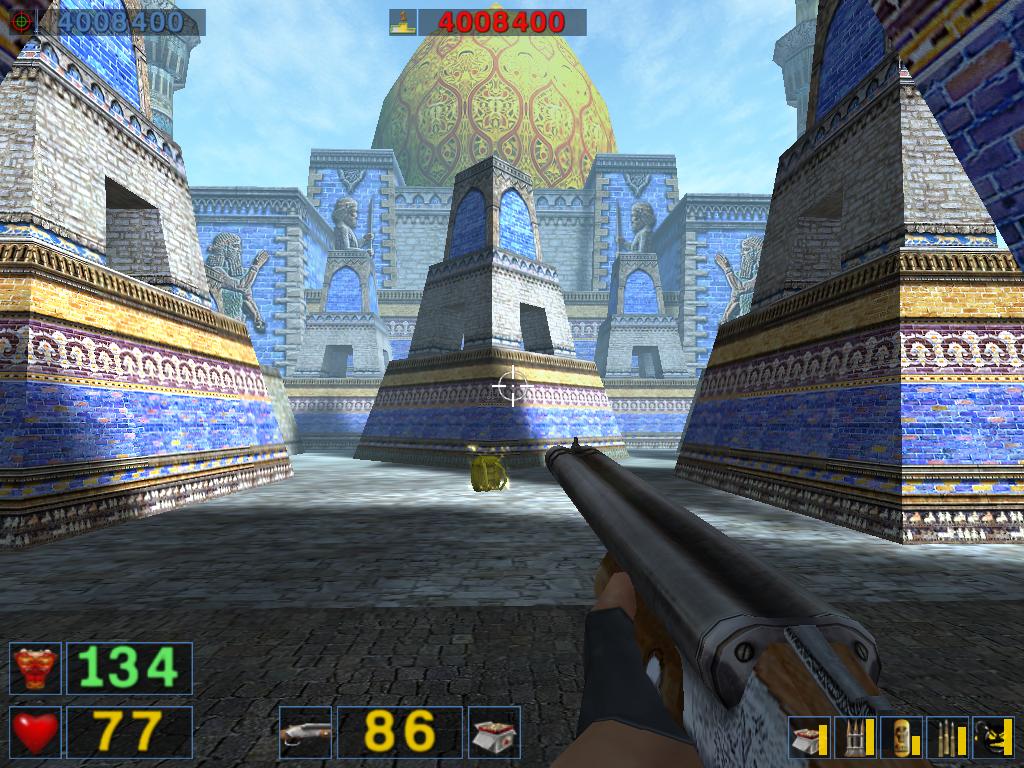
Task: Click the double-barrel shotgun weapon icon
Action: point(305,732)
